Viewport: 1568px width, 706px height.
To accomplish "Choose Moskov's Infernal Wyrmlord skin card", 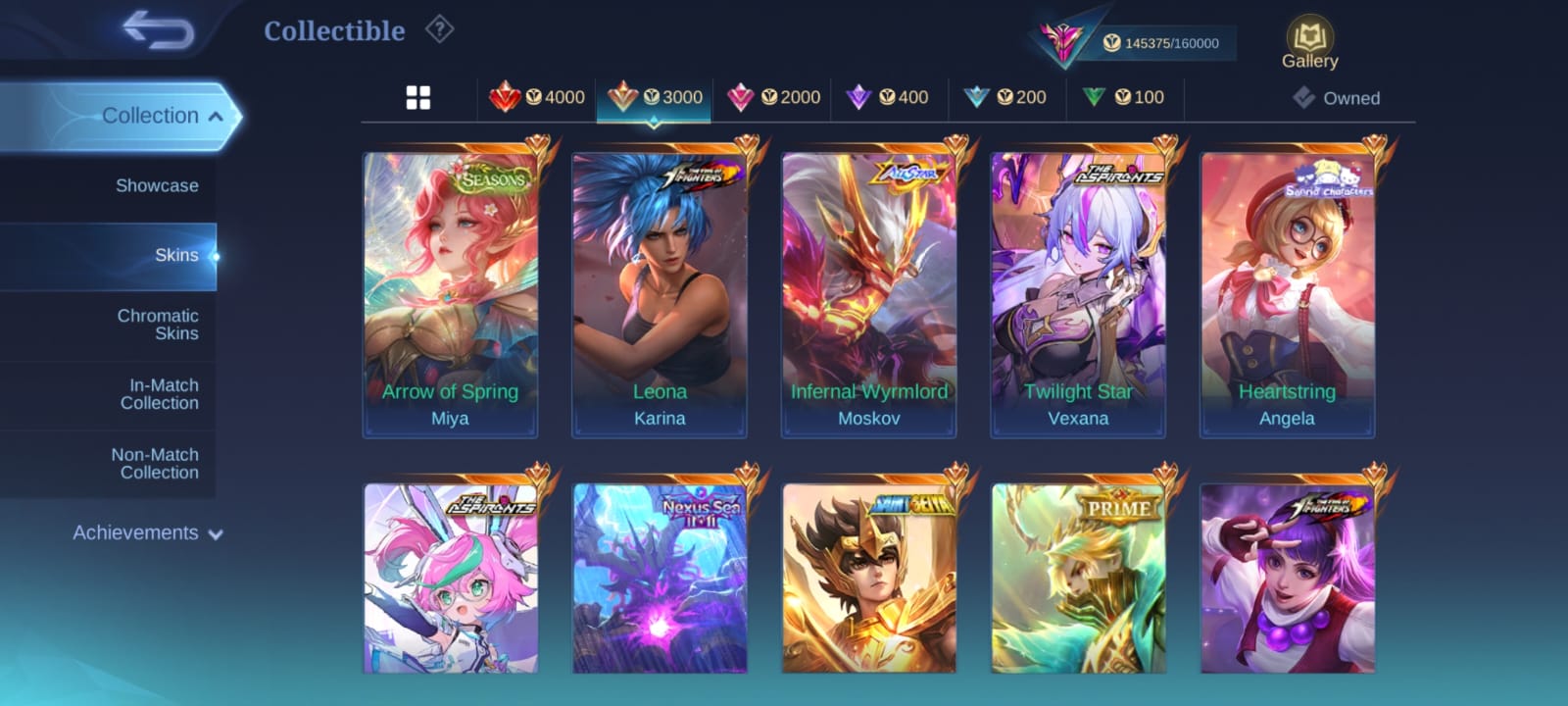I will tap(869, 294).
